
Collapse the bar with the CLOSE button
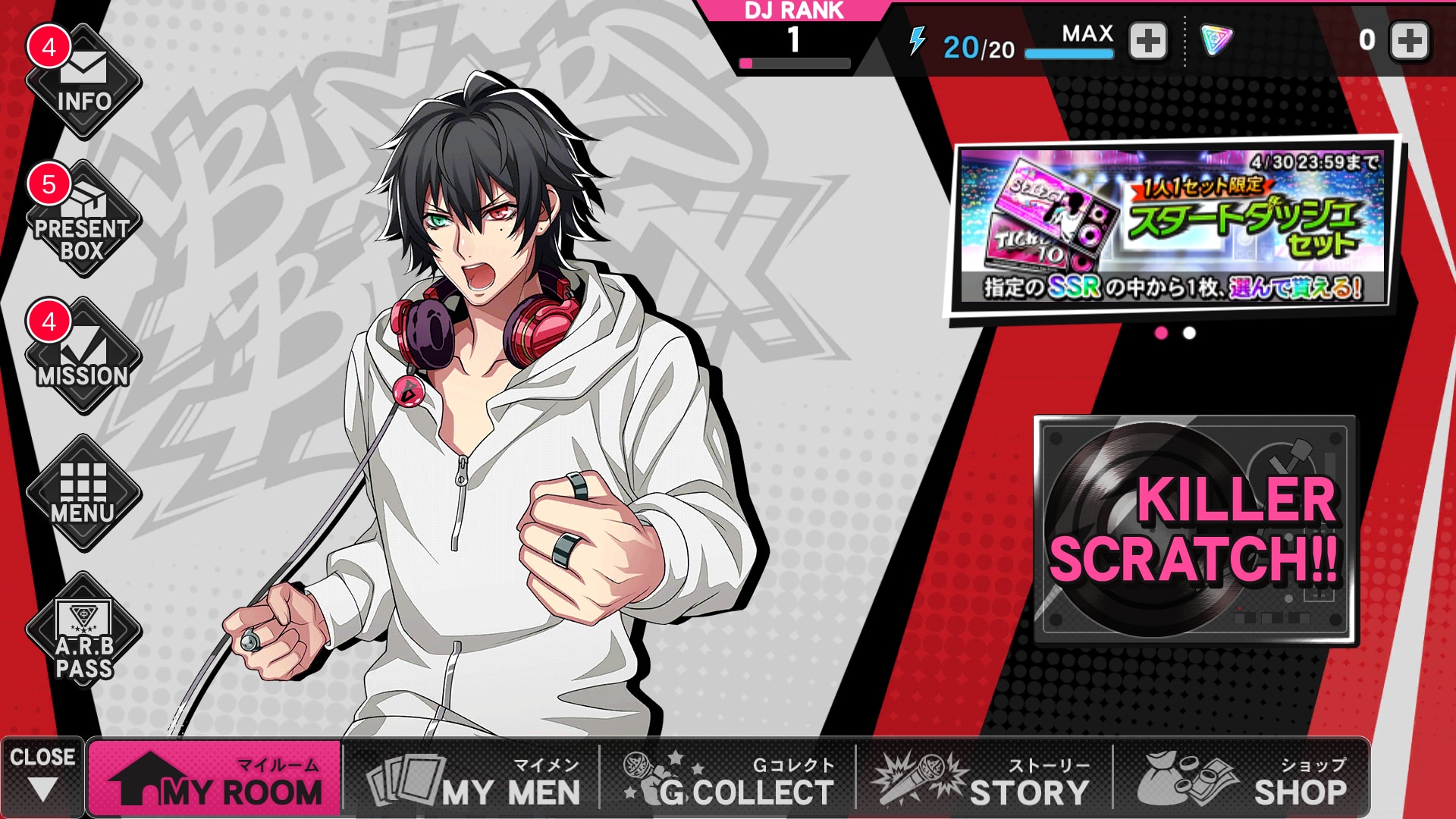point(42,777)
